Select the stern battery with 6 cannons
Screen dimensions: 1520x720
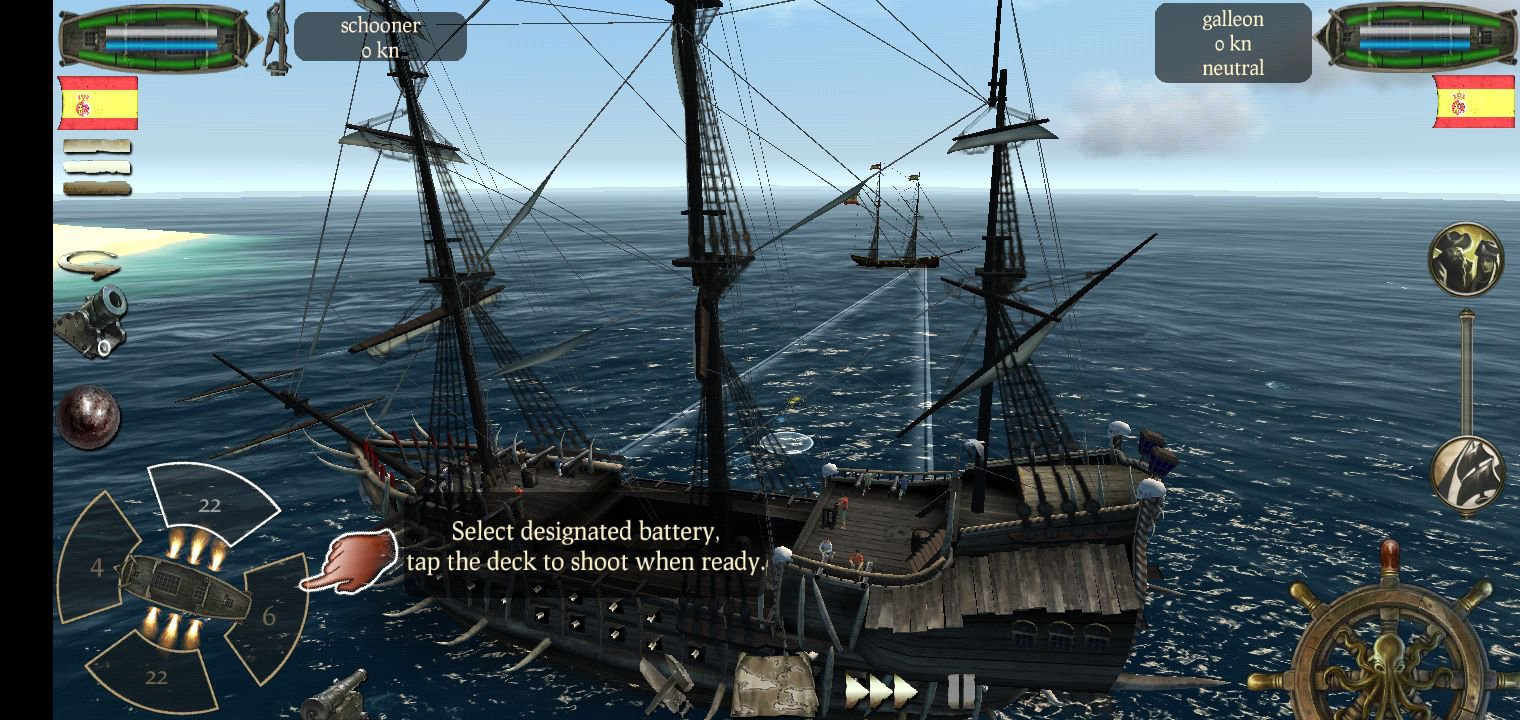pyautogui.click(x=268, y=615)
